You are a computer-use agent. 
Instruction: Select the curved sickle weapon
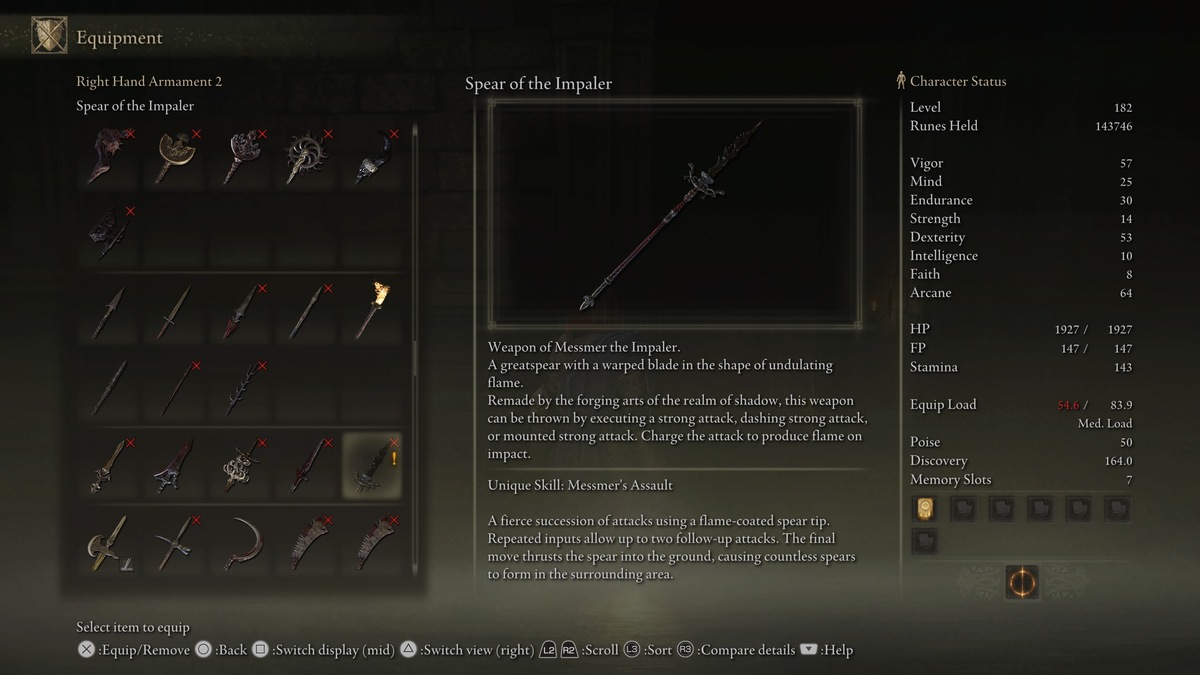[239, 542]
